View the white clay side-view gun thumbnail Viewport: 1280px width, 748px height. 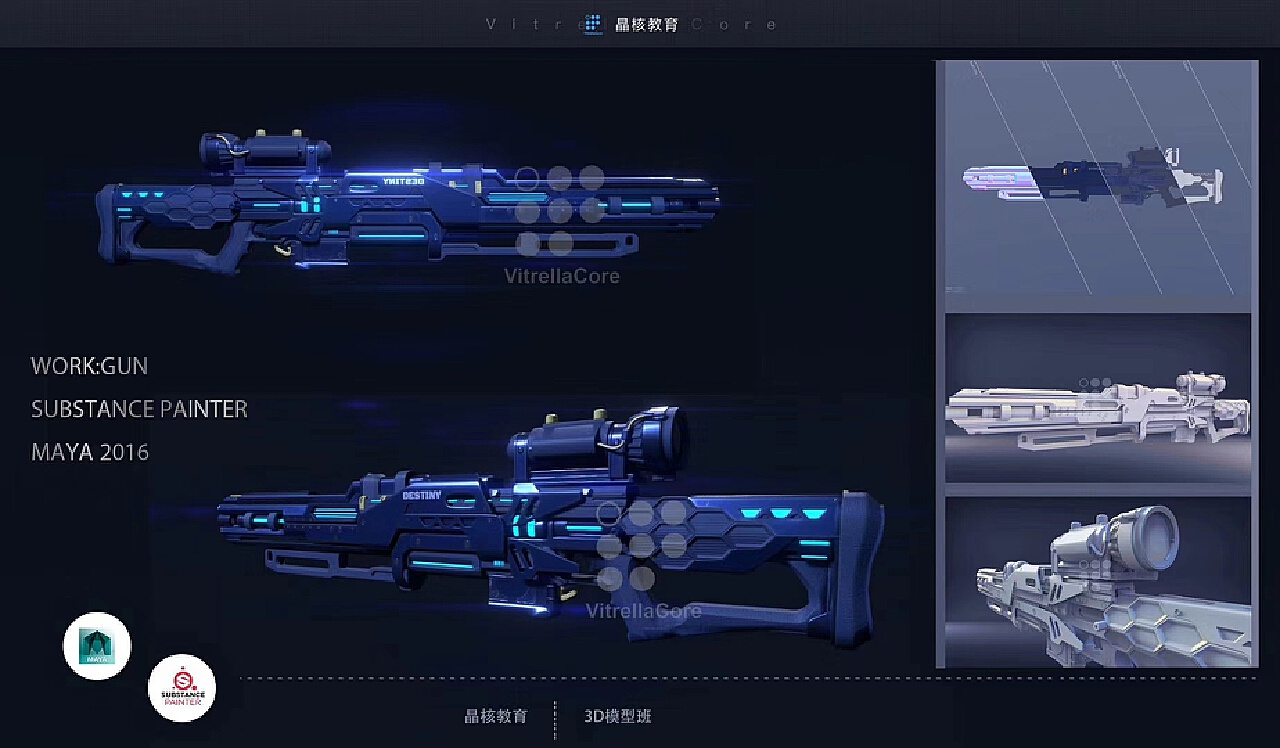tap(1097, 400)
